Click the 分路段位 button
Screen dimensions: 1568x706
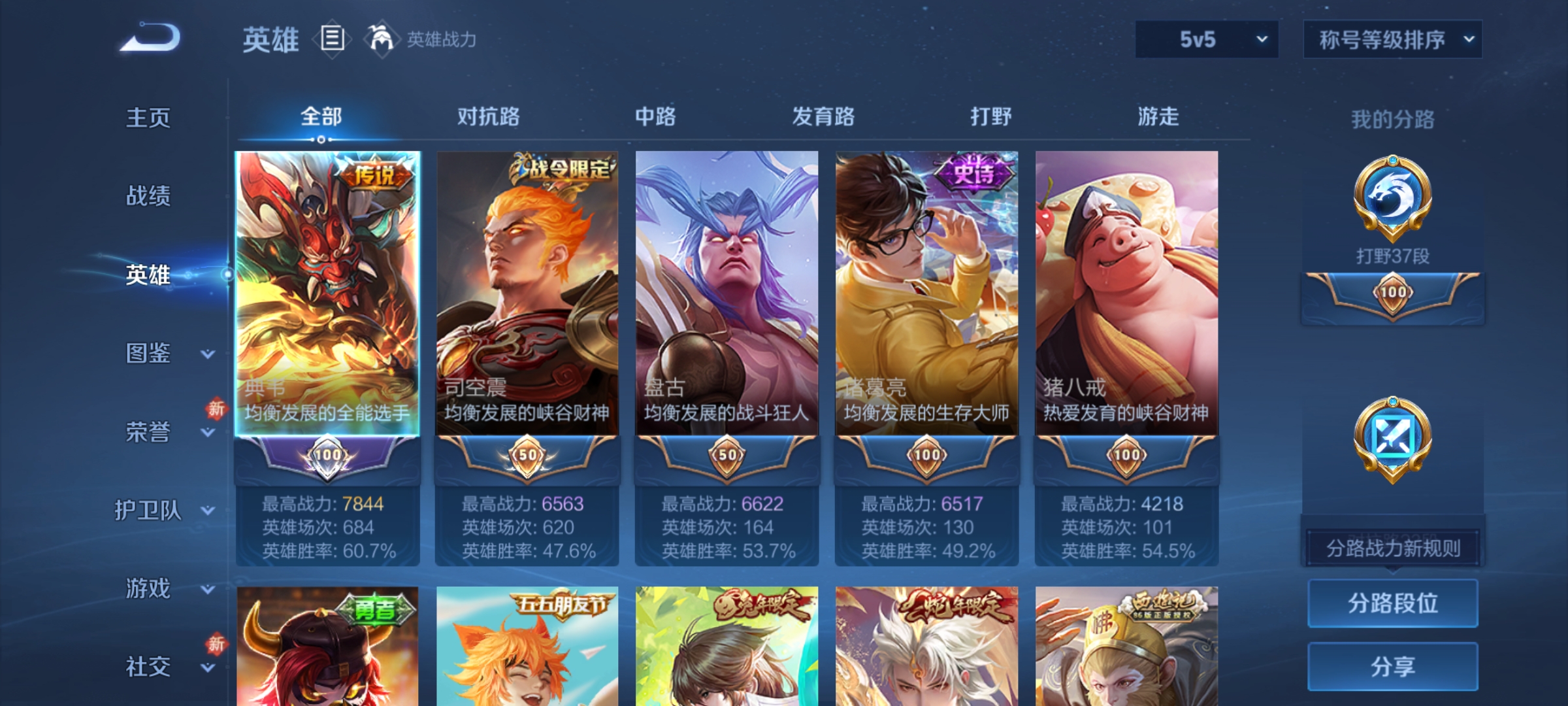tap(1393, 603)
